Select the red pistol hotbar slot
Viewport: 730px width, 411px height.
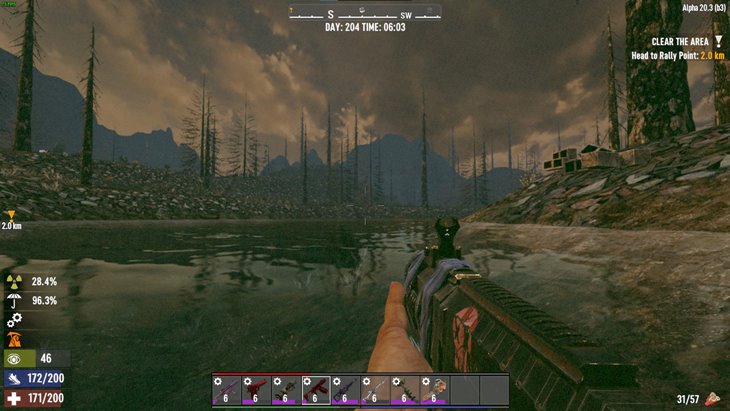(x=256, y=389)
